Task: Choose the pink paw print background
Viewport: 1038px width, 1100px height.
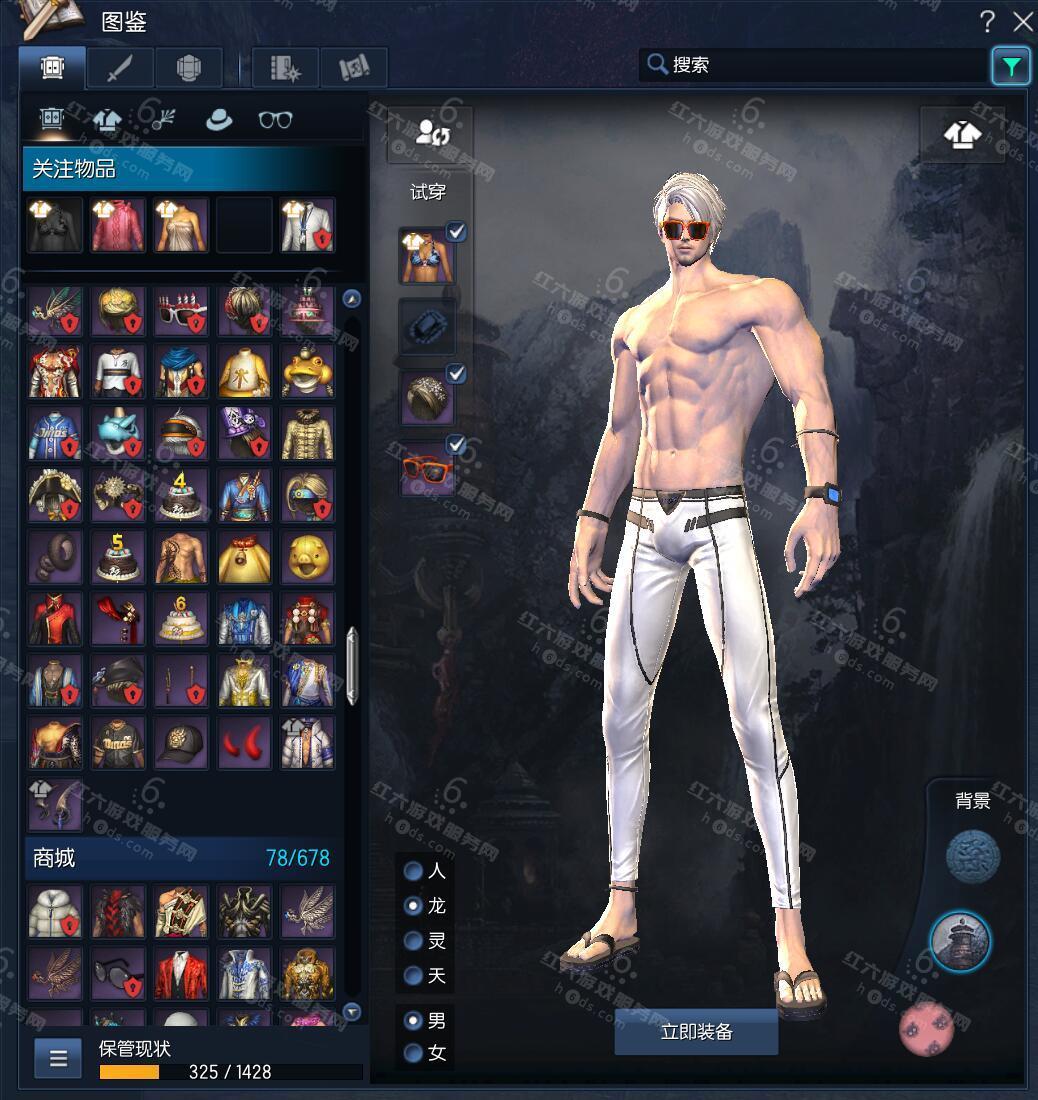Action: pyautogui.click(x=927, y=1030)
